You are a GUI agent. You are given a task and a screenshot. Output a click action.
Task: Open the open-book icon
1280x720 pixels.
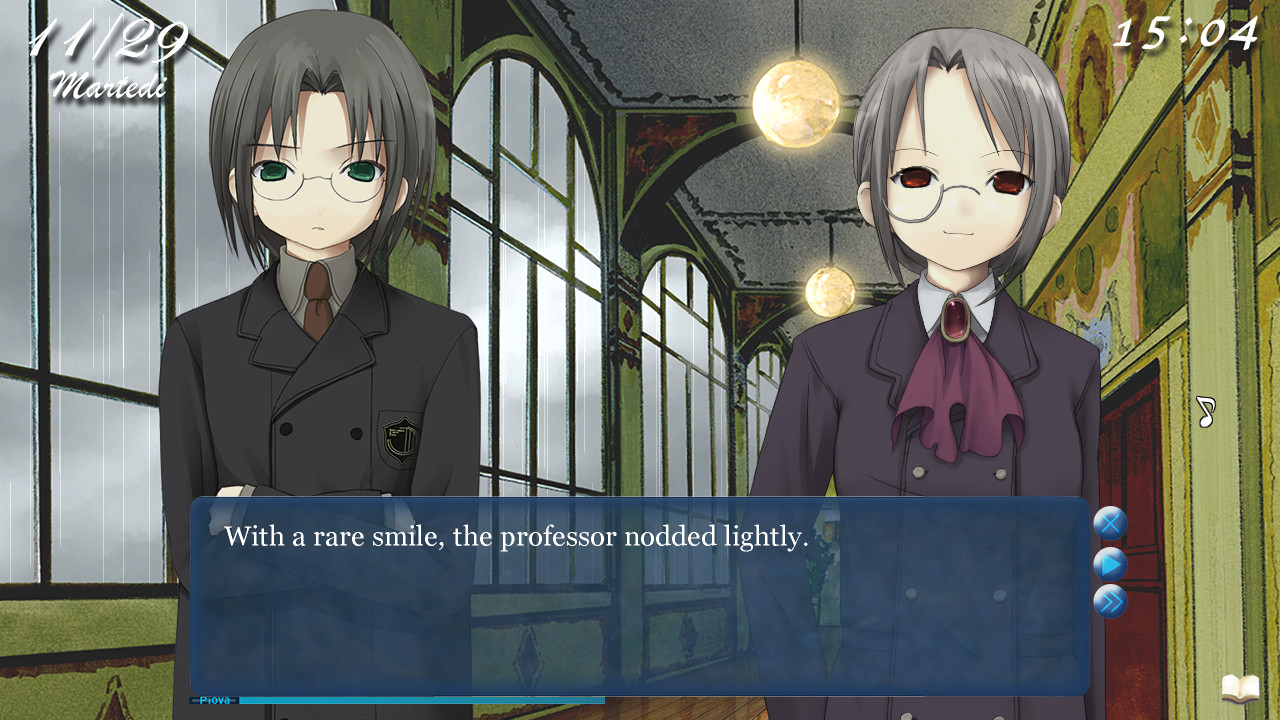point(1240,689)
